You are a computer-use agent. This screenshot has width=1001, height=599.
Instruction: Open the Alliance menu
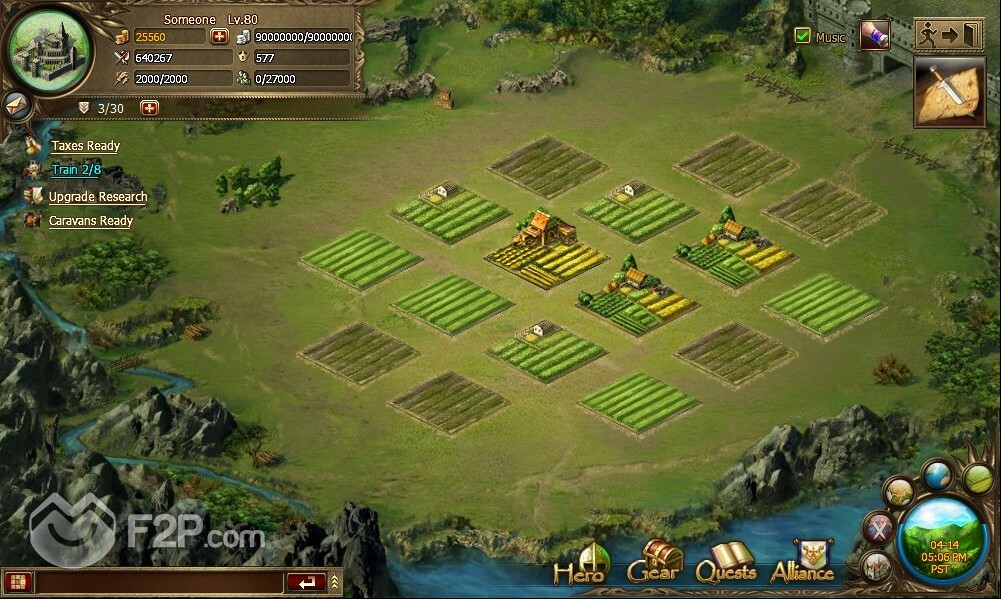[803, 563]
